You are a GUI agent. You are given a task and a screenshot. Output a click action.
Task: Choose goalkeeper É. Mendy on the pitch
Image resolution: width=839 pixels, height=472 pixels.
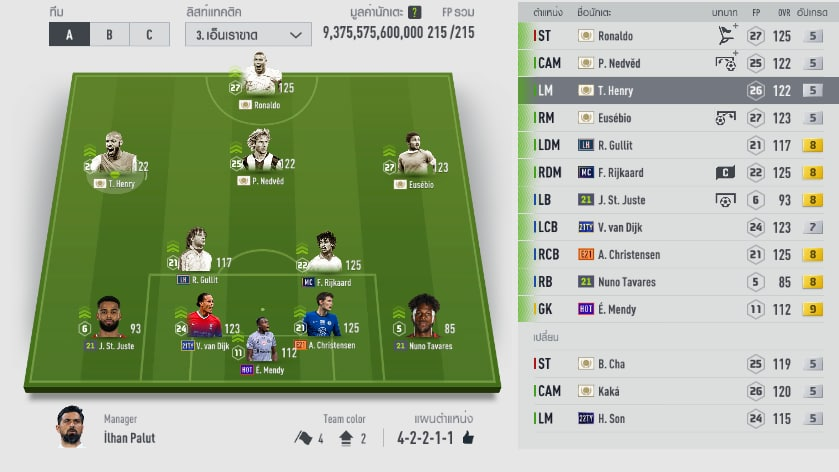pyautogui.click(x=261, y=344)
